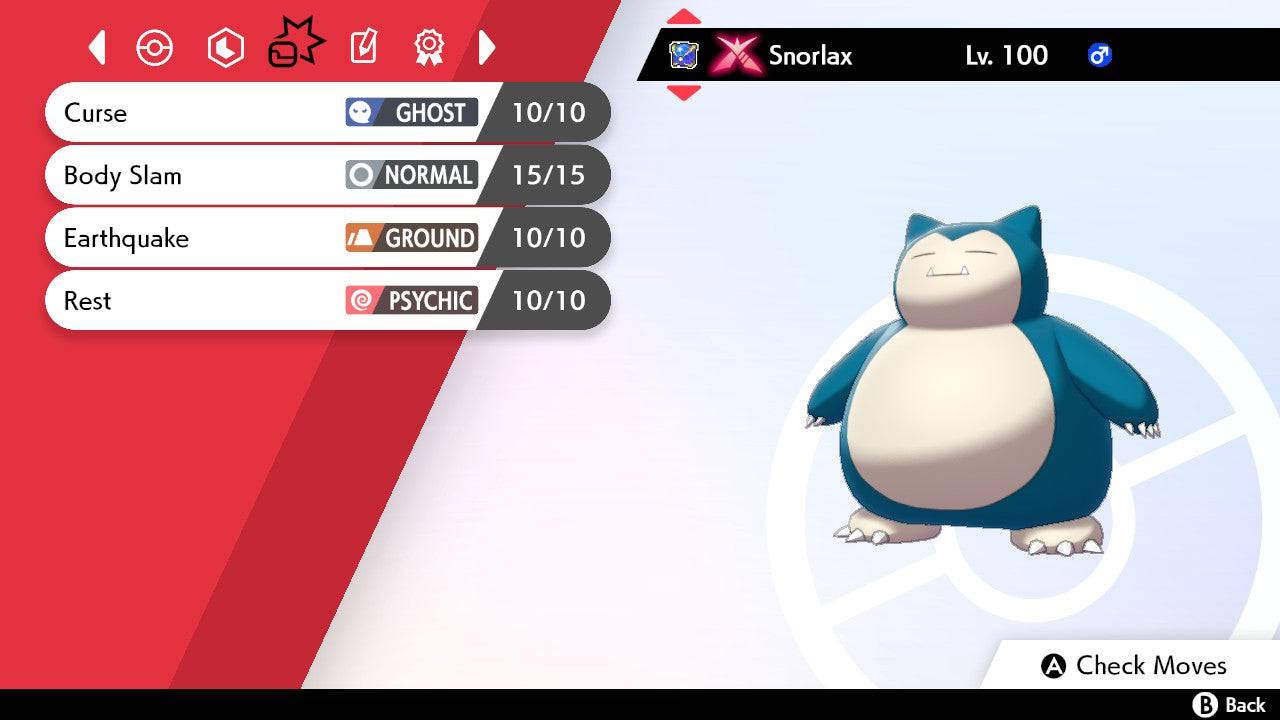The image size is (1280, 720).
Task: Click the red up arrow above the Poké Ball
Action: tap(684, 15)
